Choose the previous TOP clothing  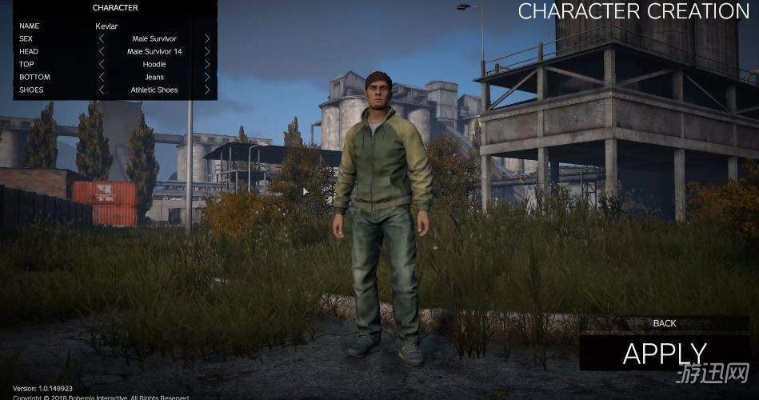coord(101,64)
